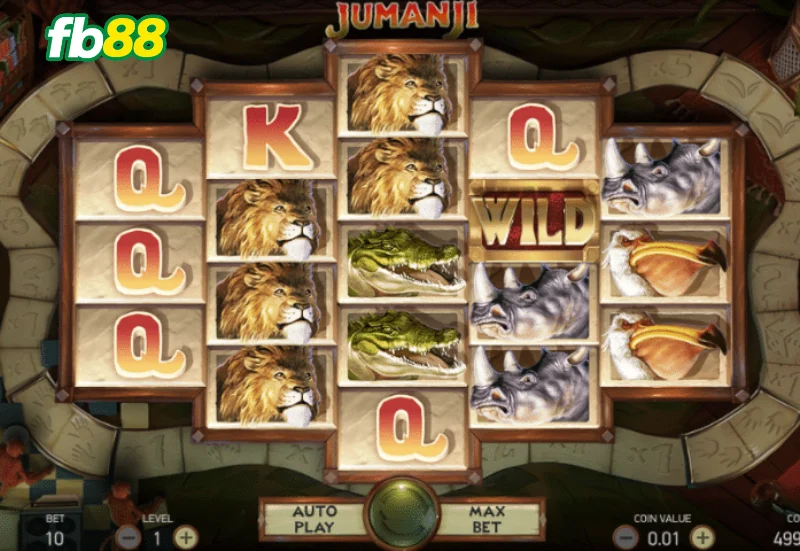Viewport: 800px width, 551px height.
Task: Hit the Max Bet button
Action: coord(487,518)
